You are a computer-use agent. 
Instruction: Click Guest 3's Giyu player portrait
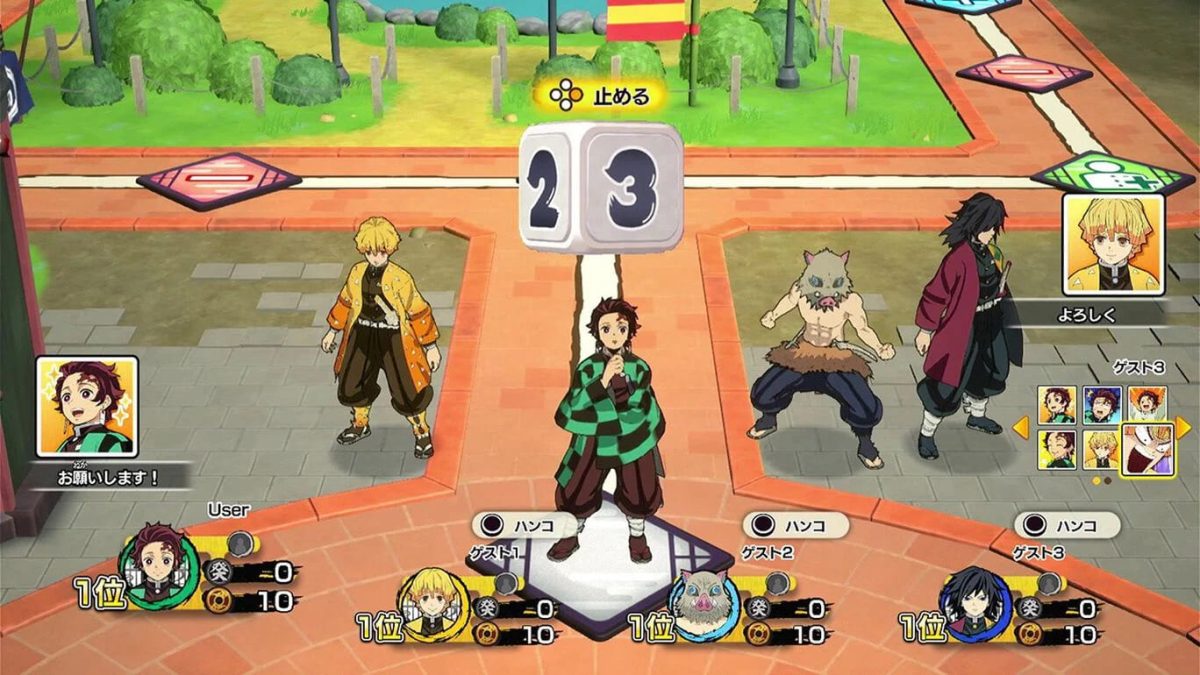(x=976, y=603)
